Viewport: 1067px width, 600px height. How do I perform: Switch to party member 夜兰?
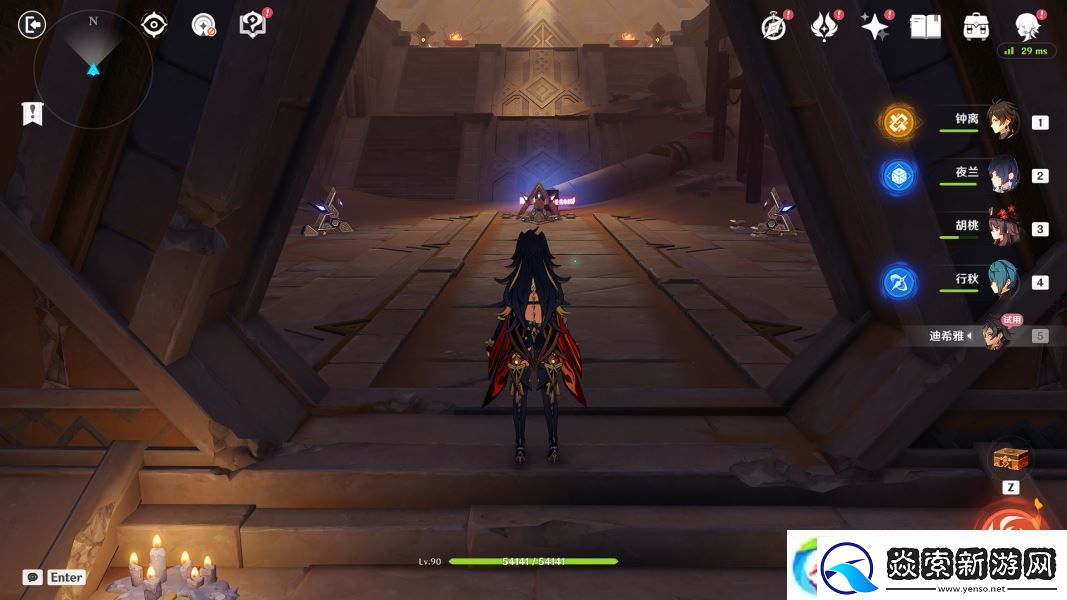tap(1002, 175)
